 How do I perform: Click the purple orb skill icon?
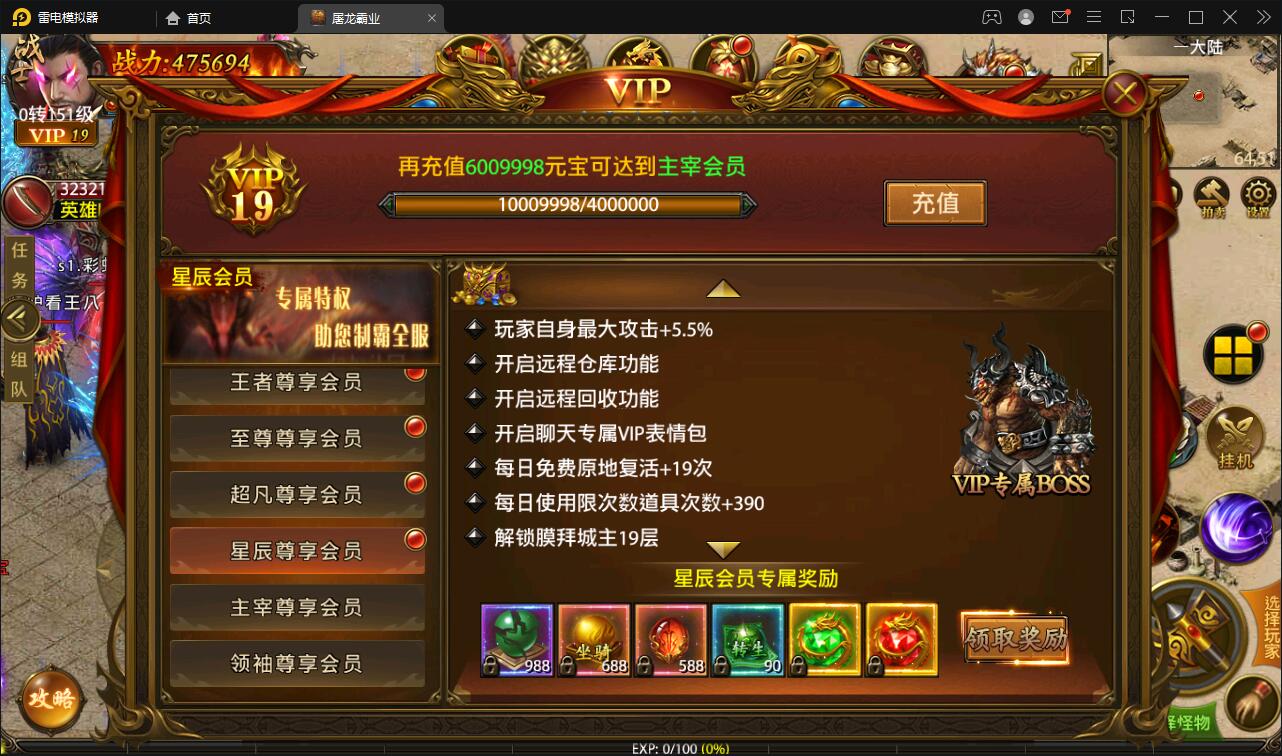1236,528
